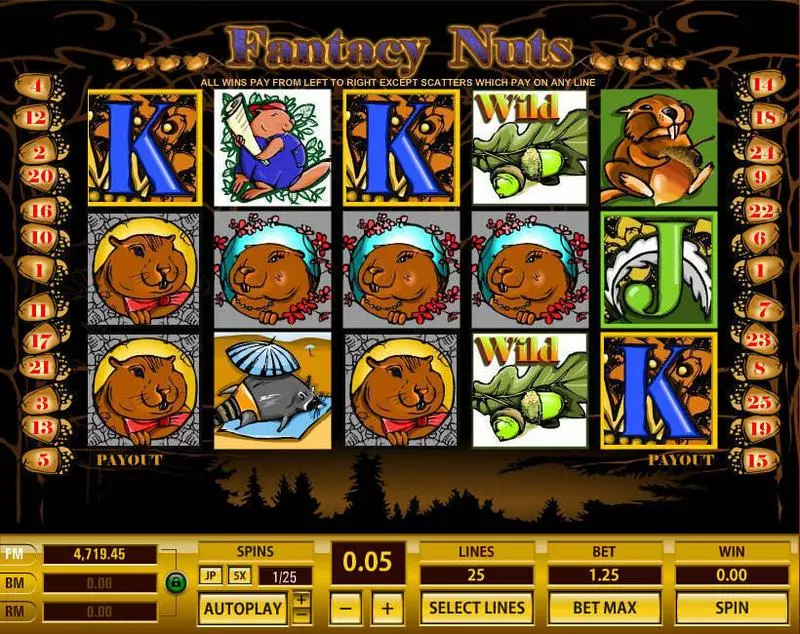Select payline number 14 acorn
800x634 pixels.
[762, 86]
